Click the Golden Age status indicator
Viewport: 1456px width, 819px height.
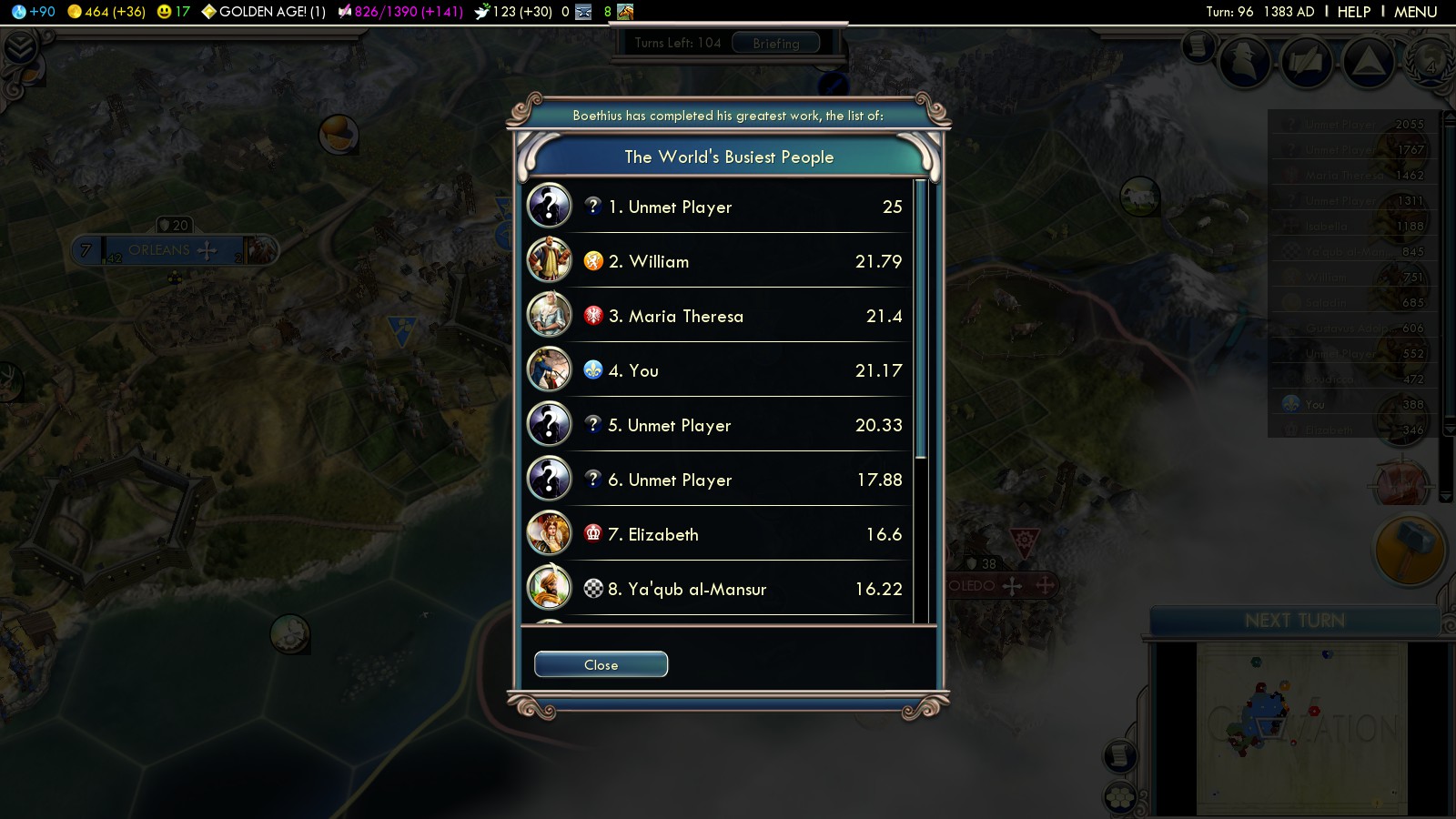[x=264, y=12]
